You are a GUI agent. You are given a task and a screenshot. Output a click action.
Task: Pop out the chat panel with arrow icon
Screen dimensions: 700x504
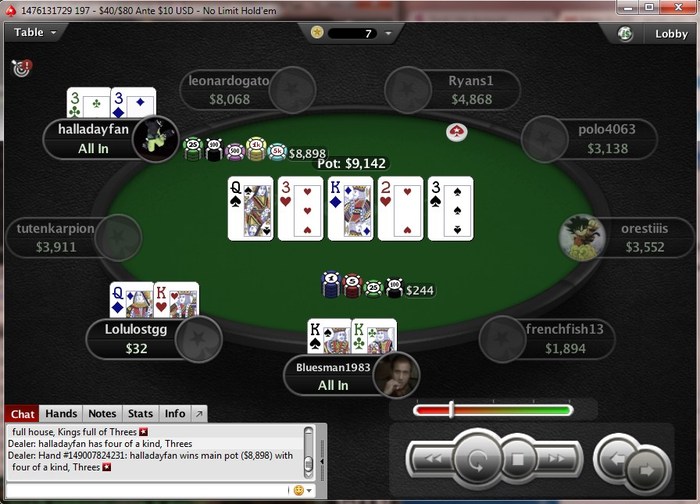click(x=199, y=413)
